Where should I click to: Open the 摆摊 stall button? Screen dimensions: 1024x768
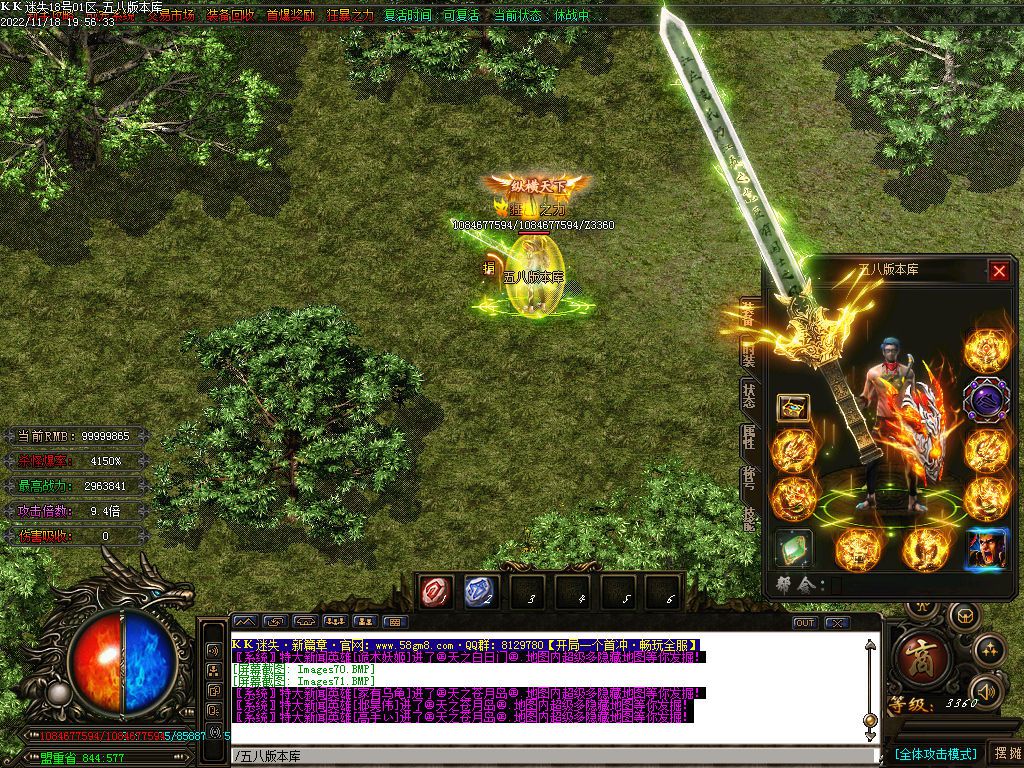coord(1005,752)
